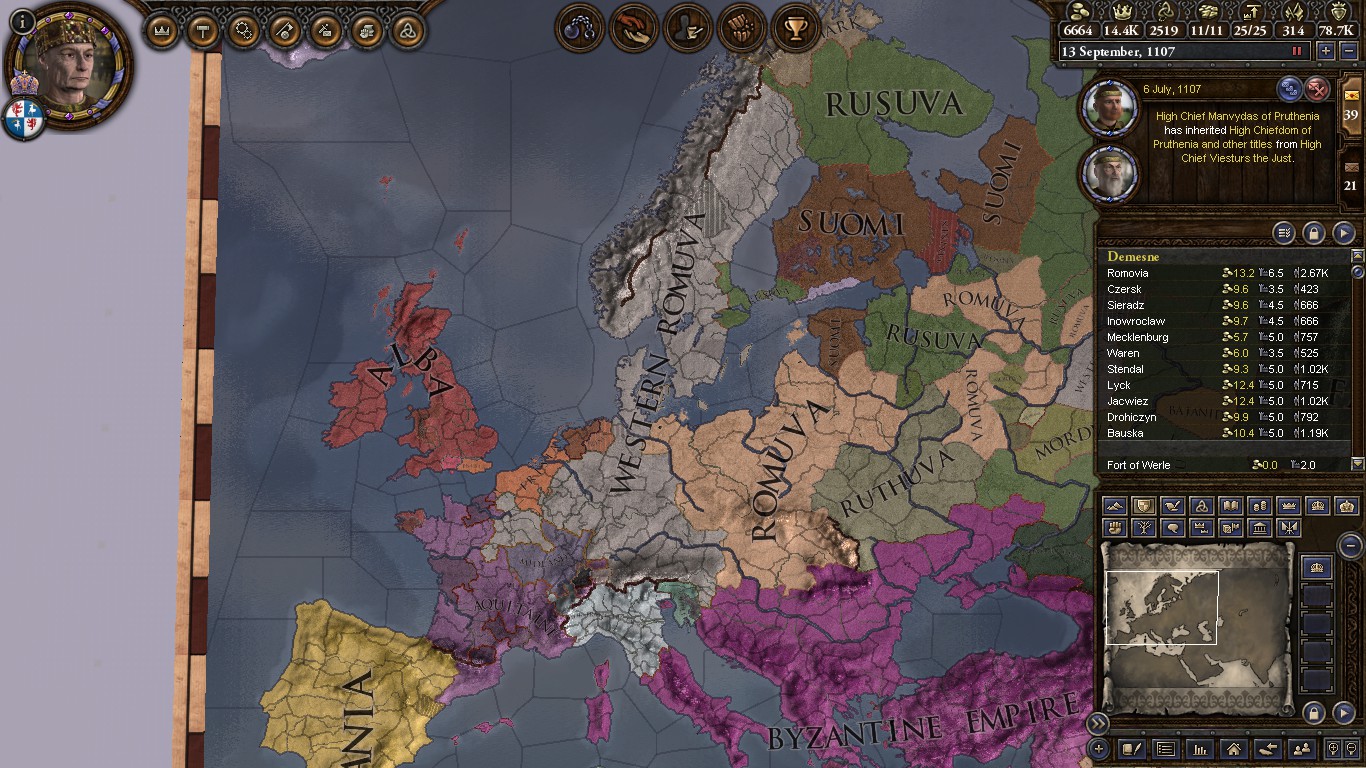Open the Military screen with the axe icon
The width and height of the screenshot is (1366, 768).
point(284,30)
